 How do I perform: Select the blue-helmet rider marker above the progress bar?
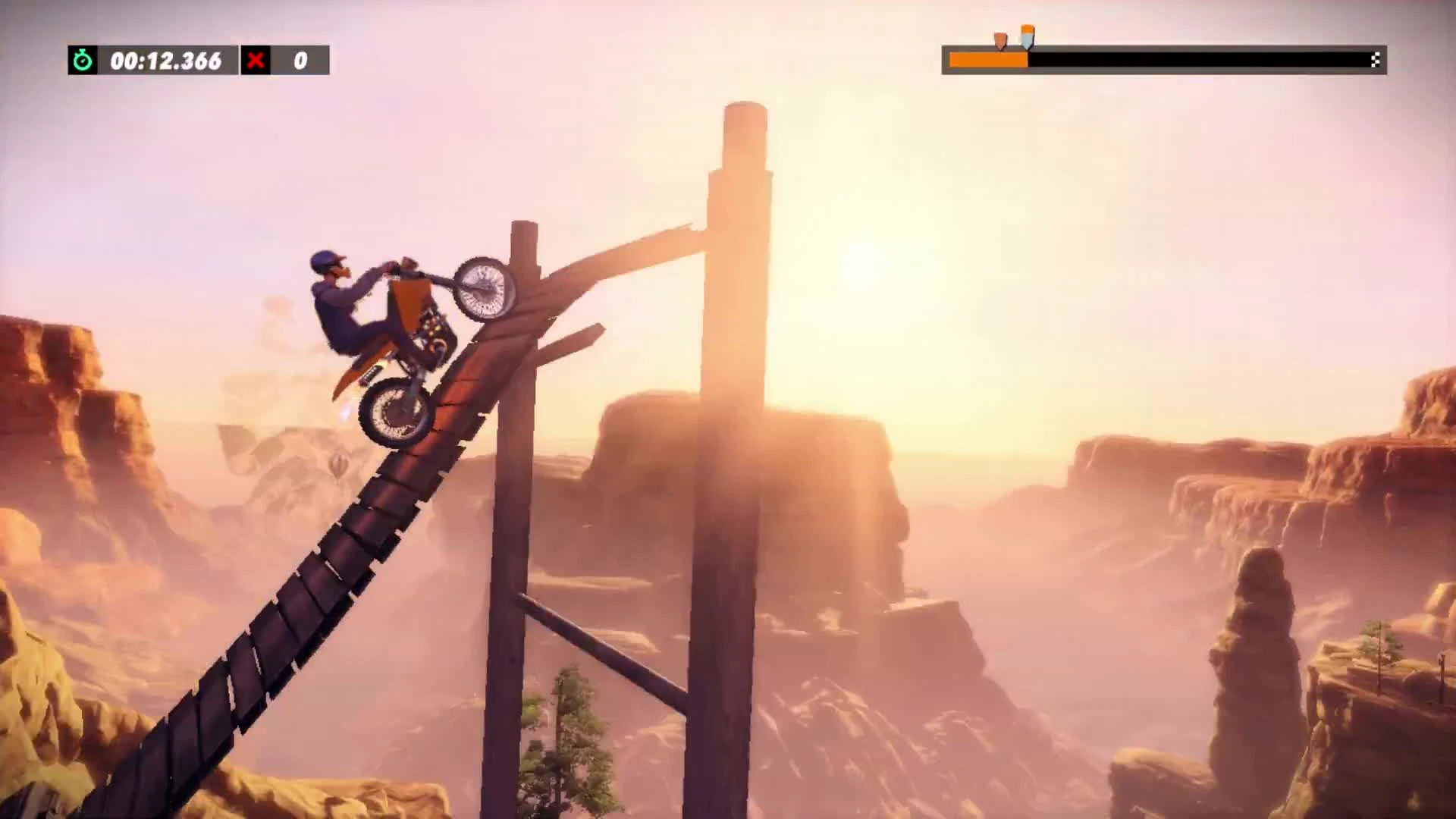click(x=1028, y=36)
